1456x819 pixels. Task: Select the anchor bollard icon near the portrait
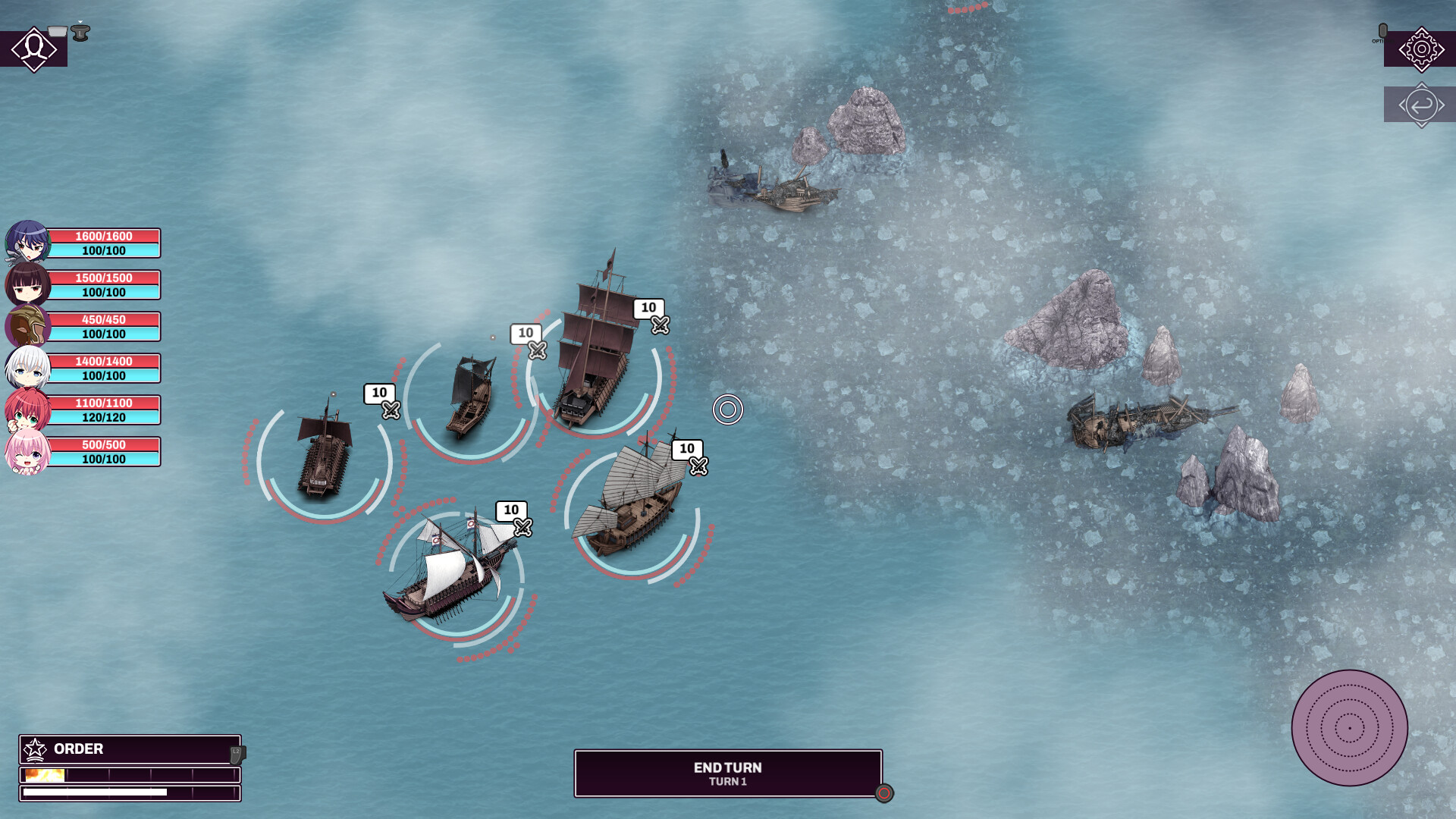pyautogui.click(x=80, y=33)
